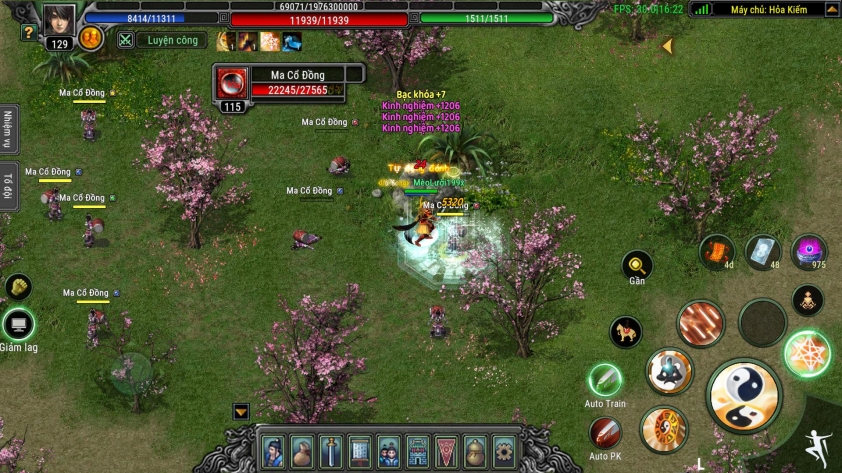Tap the Giảm lag button
This screenshot has width=842, height=473.
click(18, 324)
